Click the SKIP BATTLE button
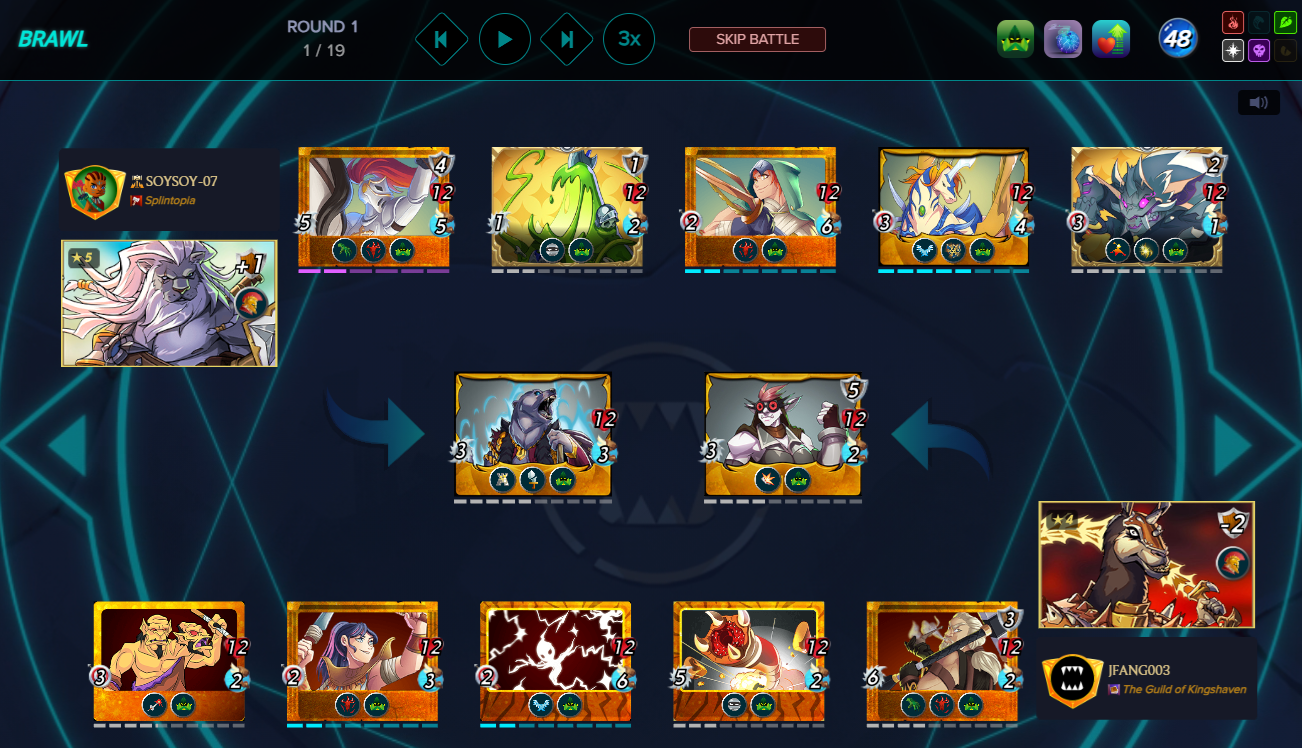This screenshot has width=1302, height=748. click(x=757, y=40)
